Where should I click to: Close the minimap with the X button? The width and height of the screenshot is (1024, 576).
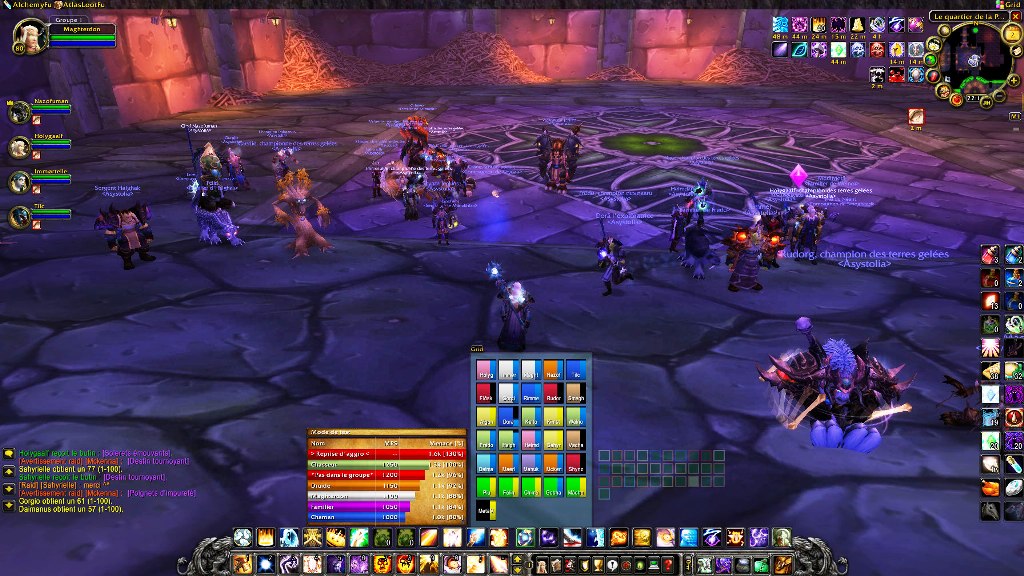click(x=1014, y=17)
